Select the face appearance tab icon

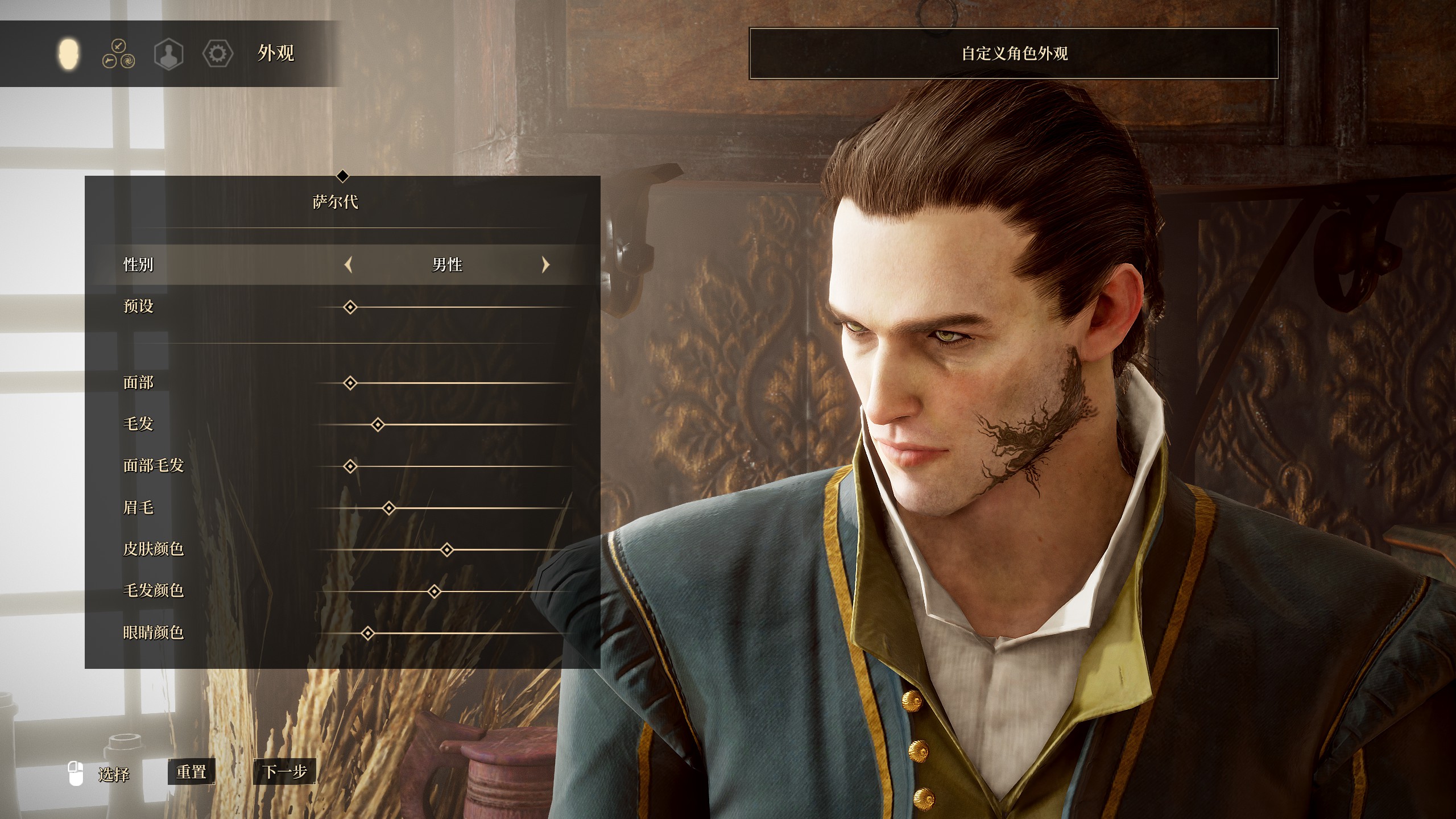click(69, 54)
